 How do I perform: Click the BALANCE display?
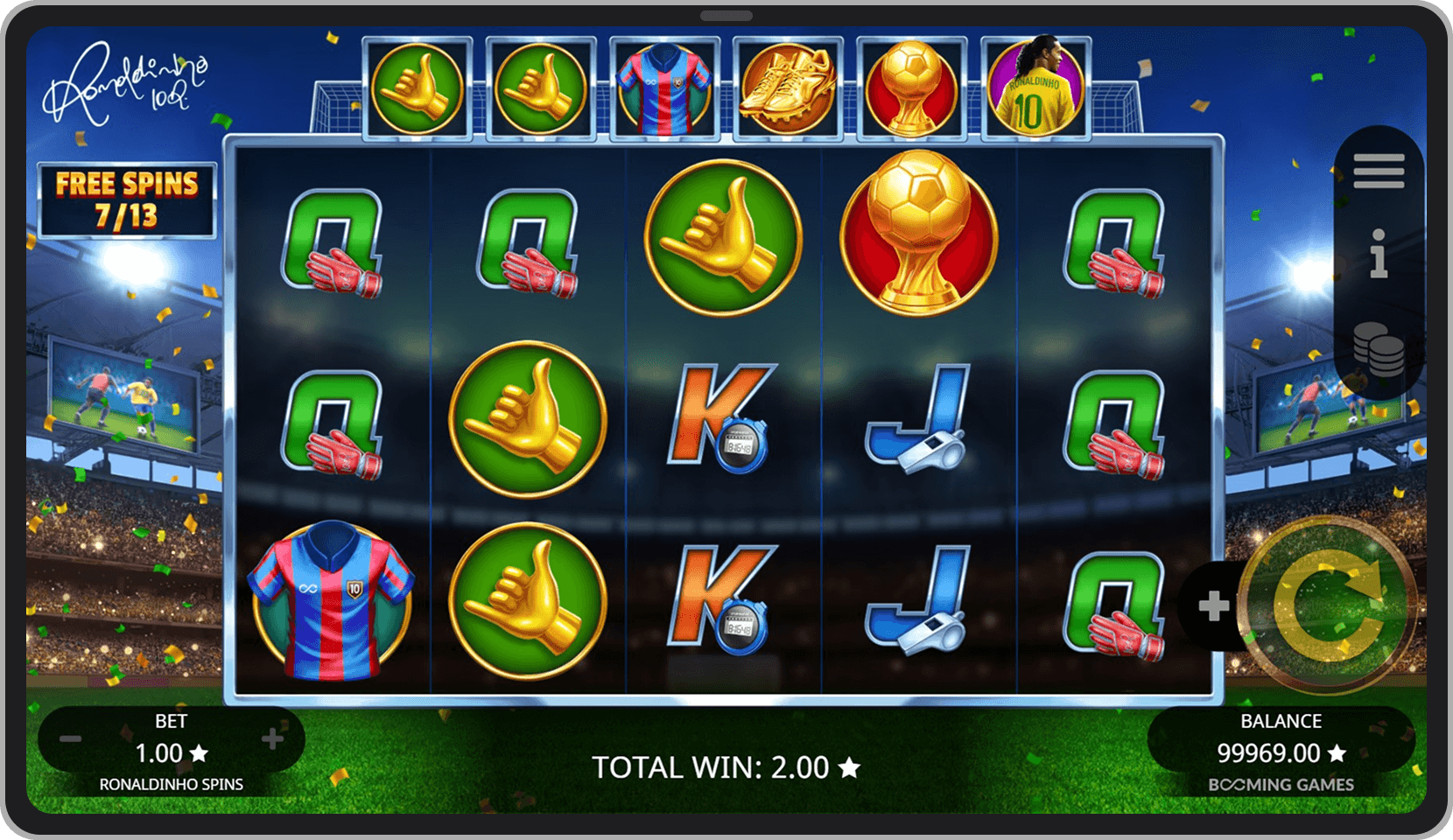click(1280, 738)
